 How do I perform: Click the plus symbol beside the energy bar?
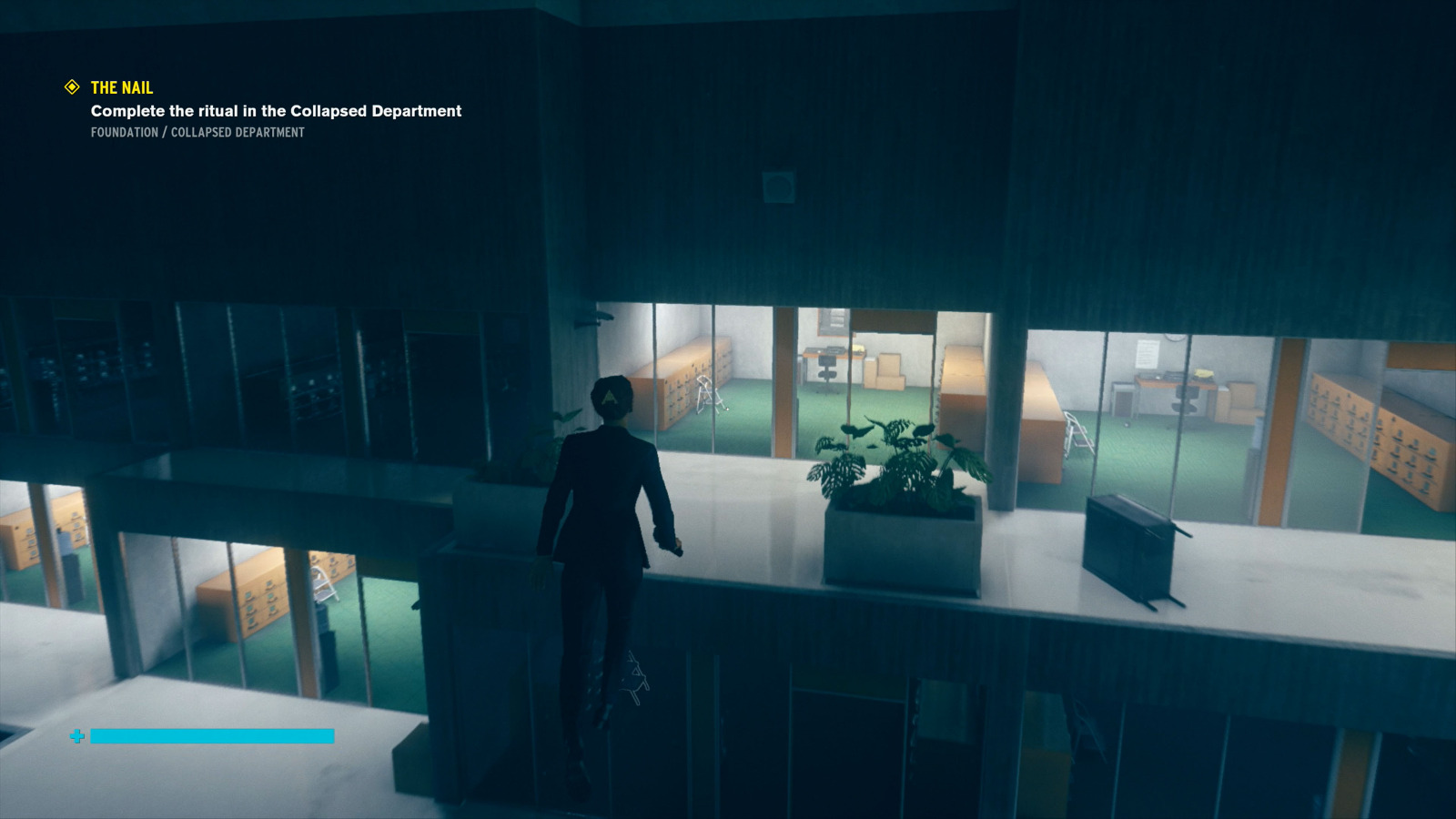click(x=76, y=736)
